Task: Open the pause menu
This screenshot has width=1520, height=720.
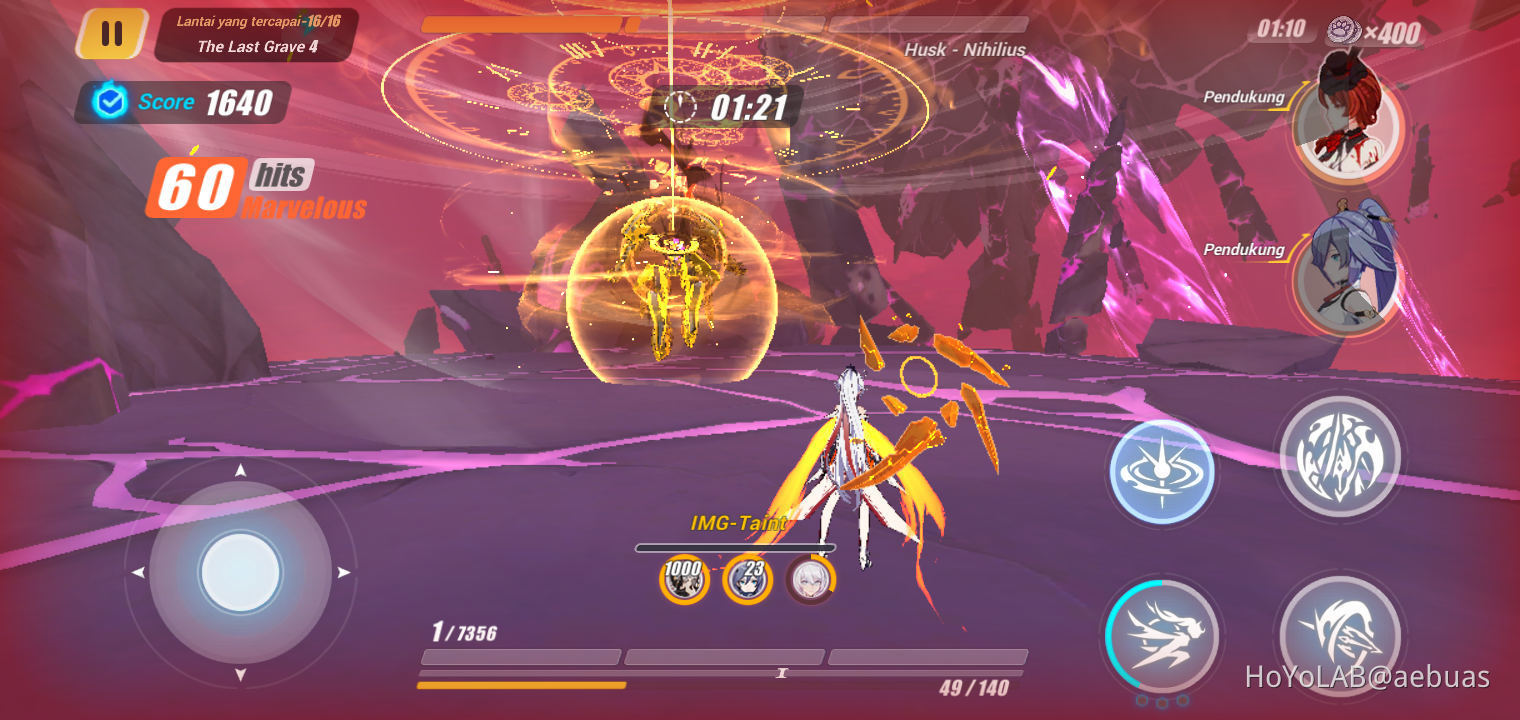Action: pyautogui.click(x=111, y=32)
